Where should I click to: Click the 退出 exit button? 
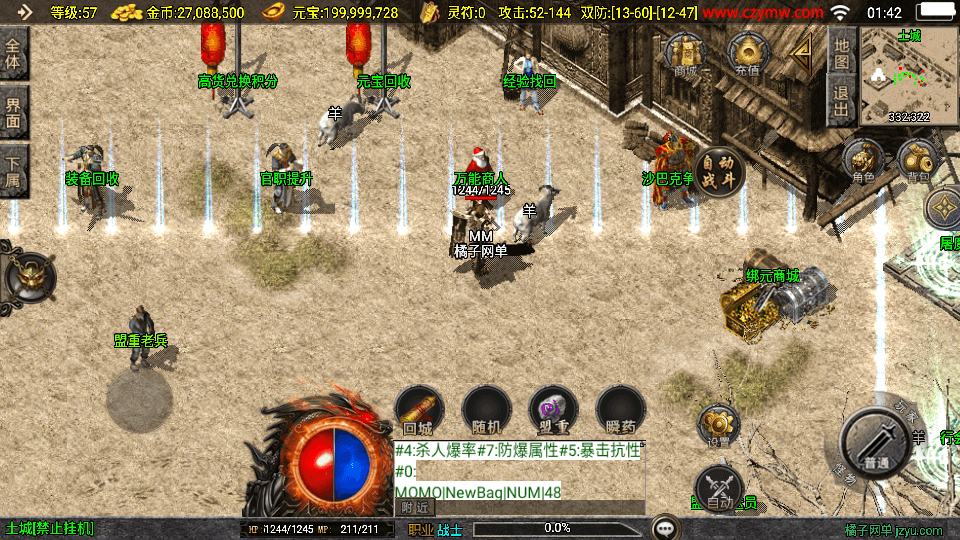(x=841, y=102)
